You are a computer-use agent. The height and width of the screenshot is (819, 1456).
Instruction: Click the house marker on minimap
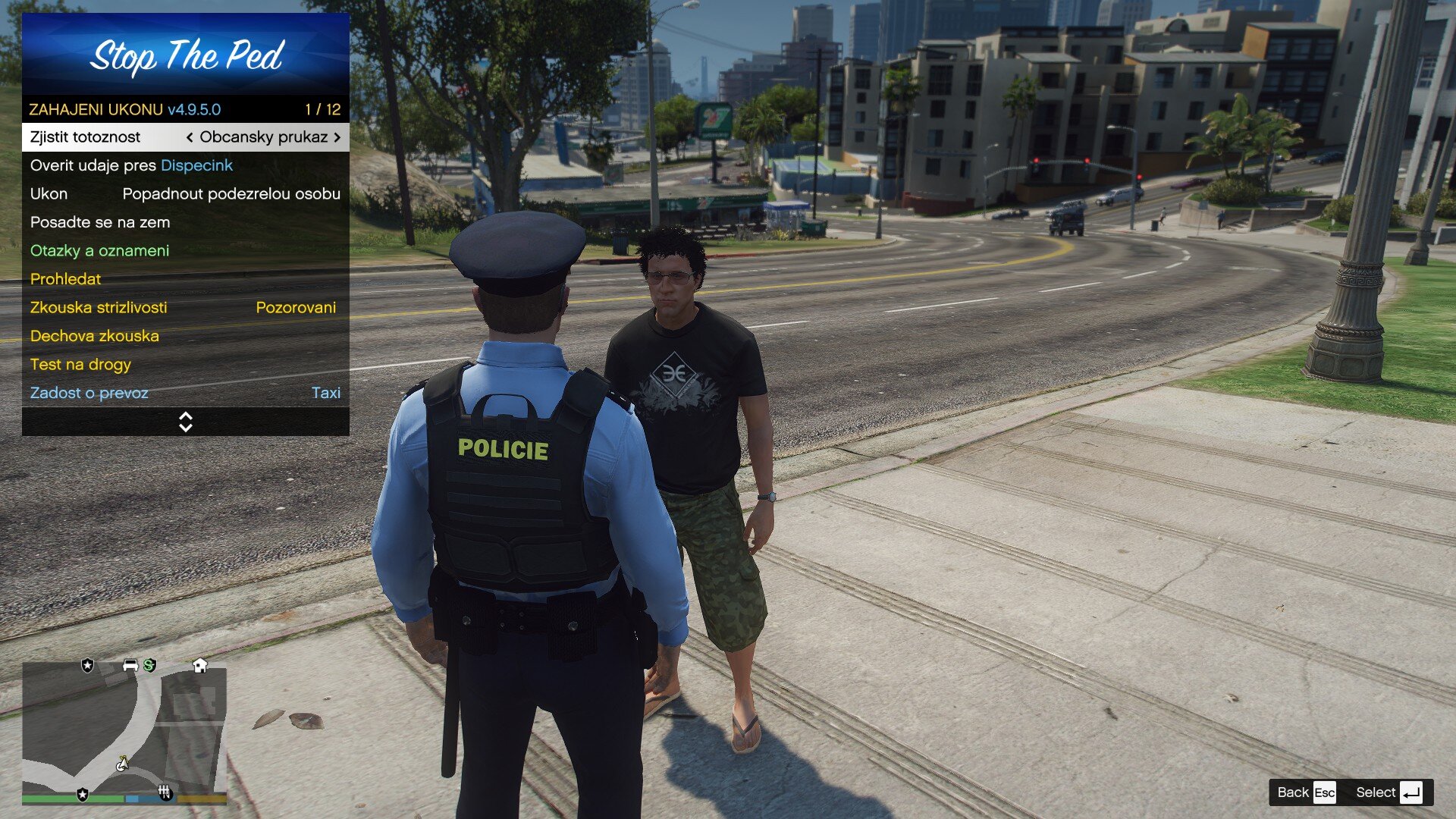(x=200, y=666)
